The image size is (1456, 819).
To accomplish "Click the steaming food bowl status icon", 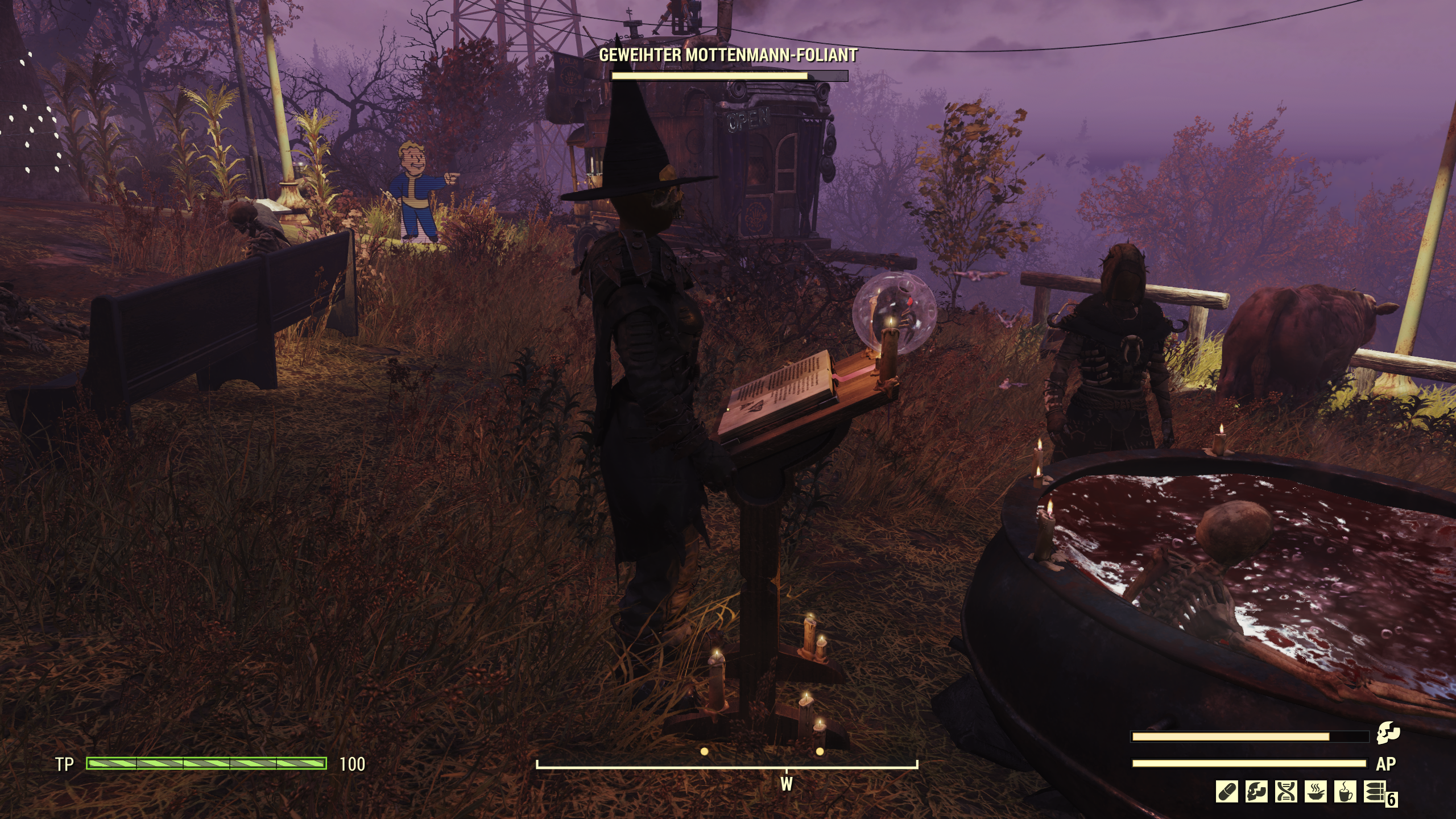I will click(1316, 792).
